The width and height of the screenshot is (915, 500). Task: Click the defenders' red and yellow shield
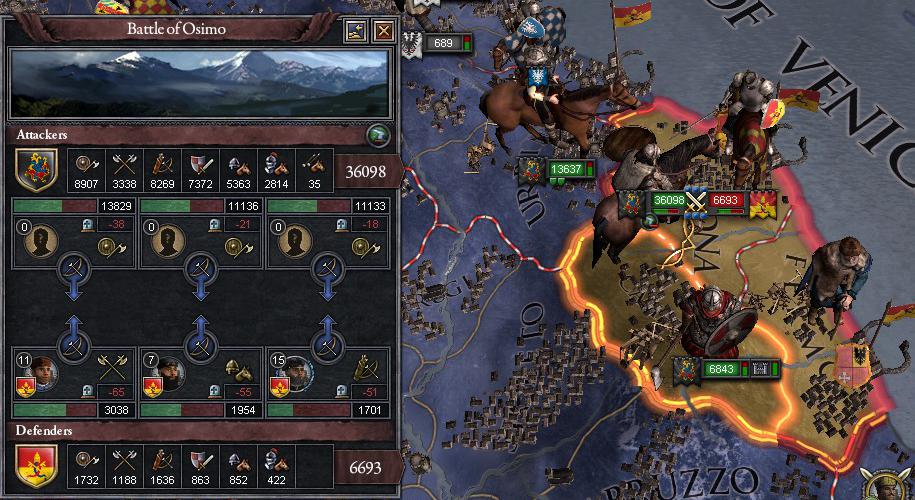(x=36, y=465)
